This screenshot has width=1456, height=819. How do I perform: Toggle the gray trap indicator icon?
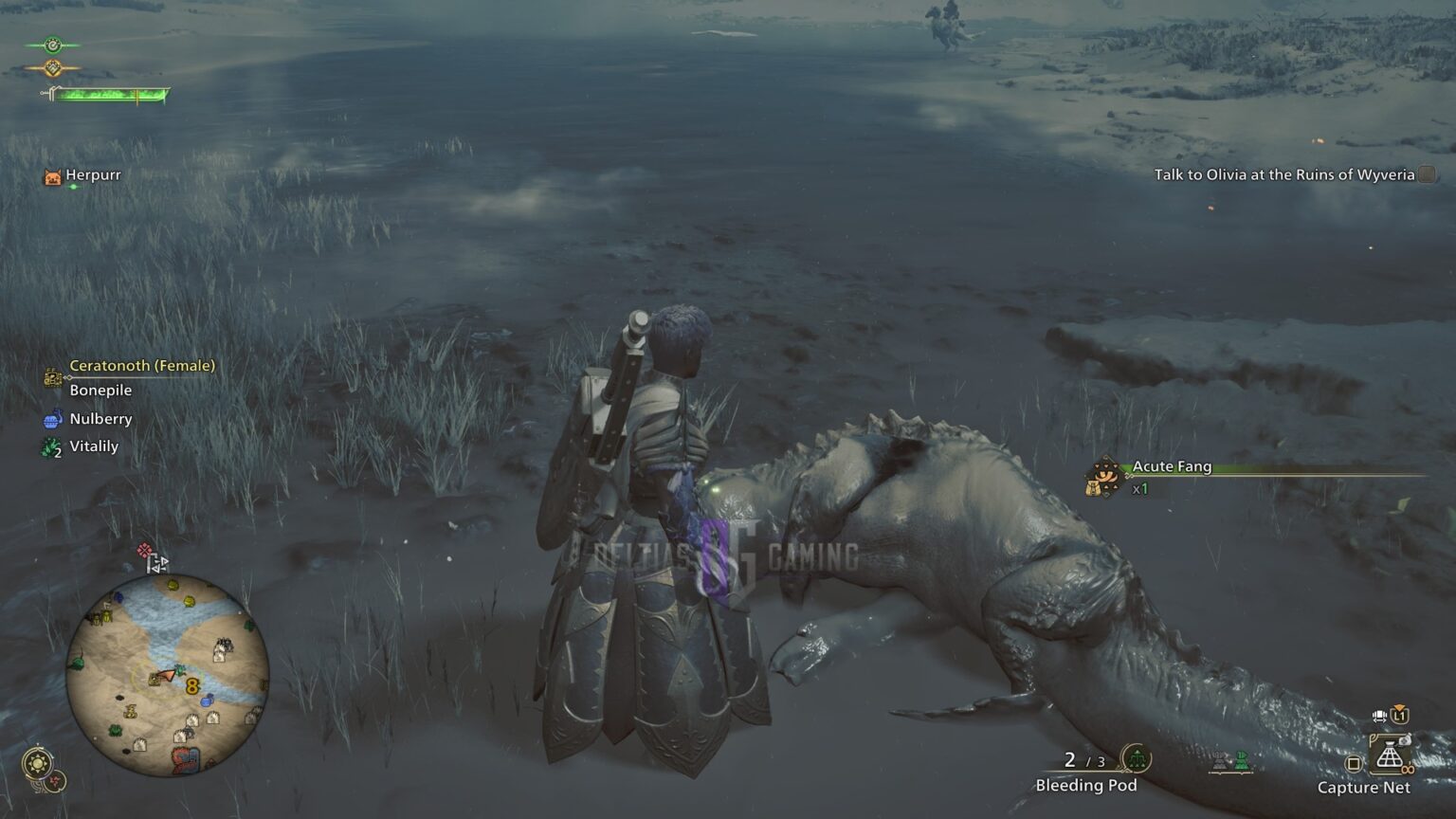(1220, 758)
